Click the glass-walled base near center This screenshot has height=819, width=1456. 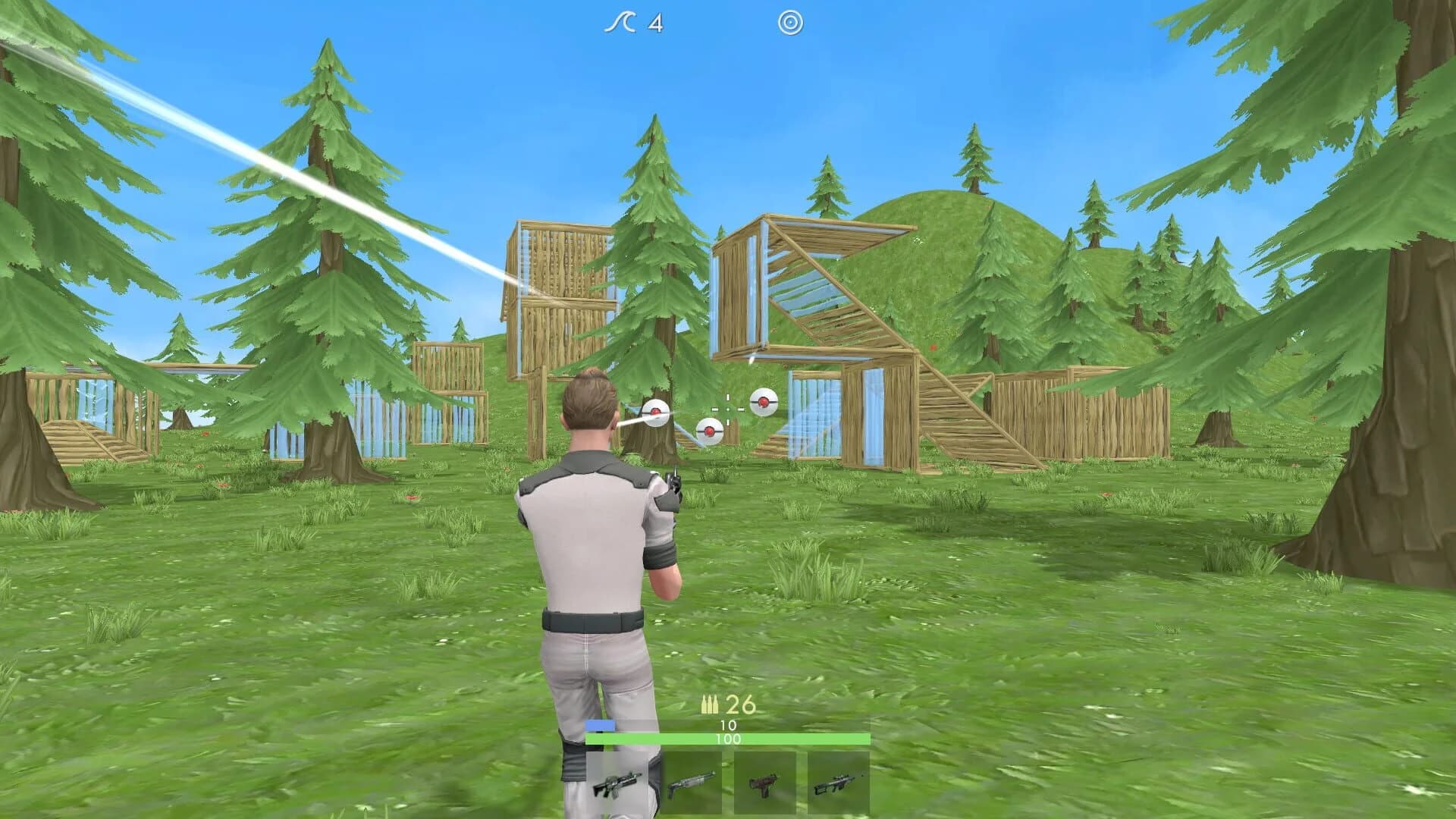tap(819, 409)
